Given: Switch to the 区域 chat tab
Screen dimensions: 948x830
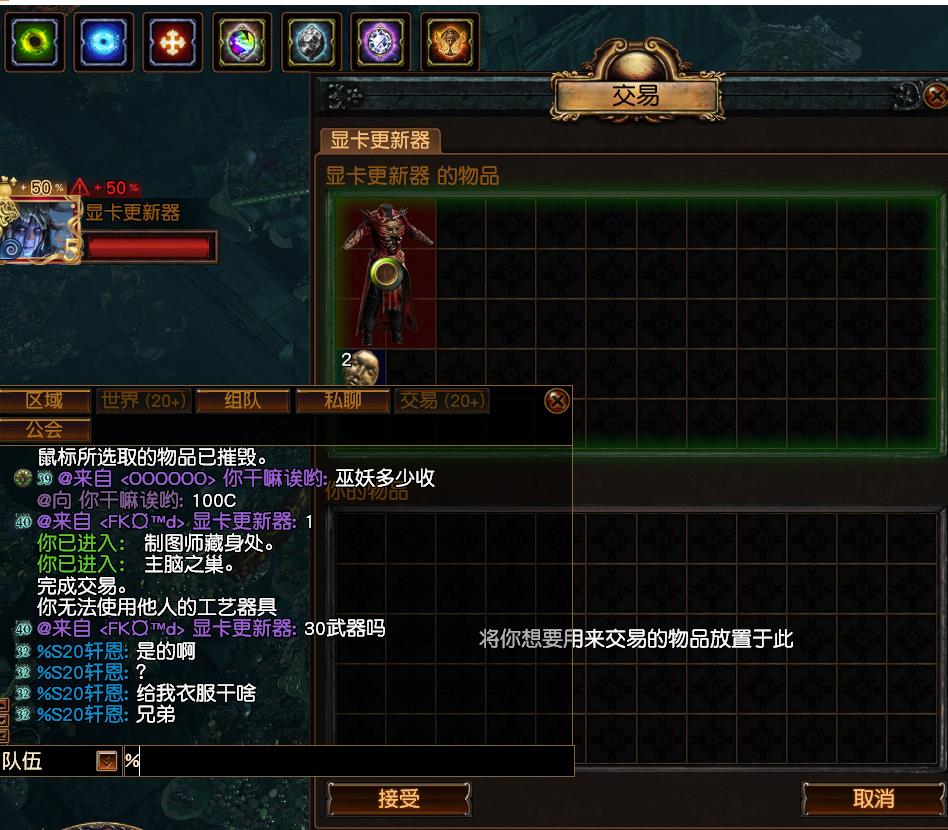Looking at the screenshot, I should coord(45,401).
